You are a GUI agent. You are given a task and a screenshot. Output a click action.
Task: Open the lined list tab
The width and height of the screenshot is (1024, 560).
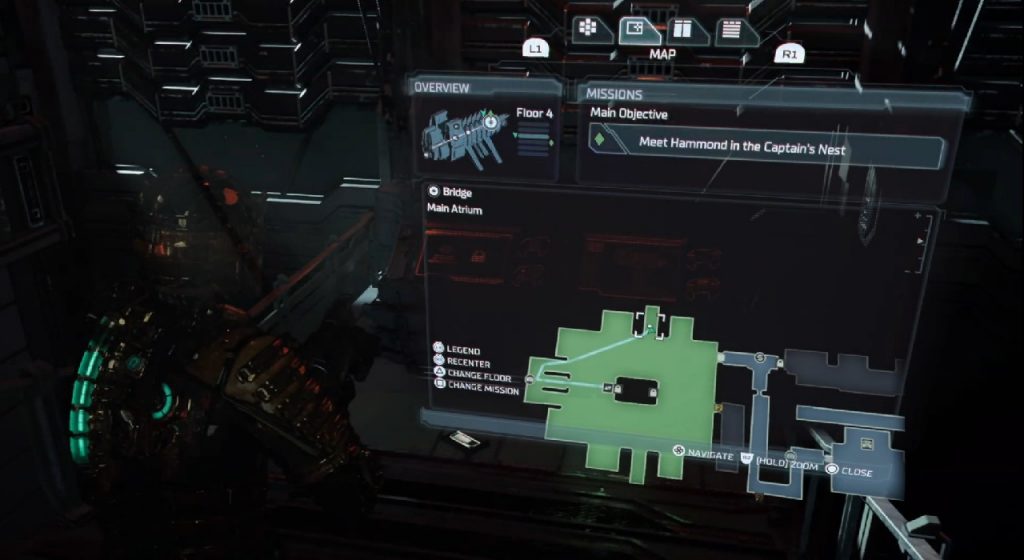click(732, 31)
